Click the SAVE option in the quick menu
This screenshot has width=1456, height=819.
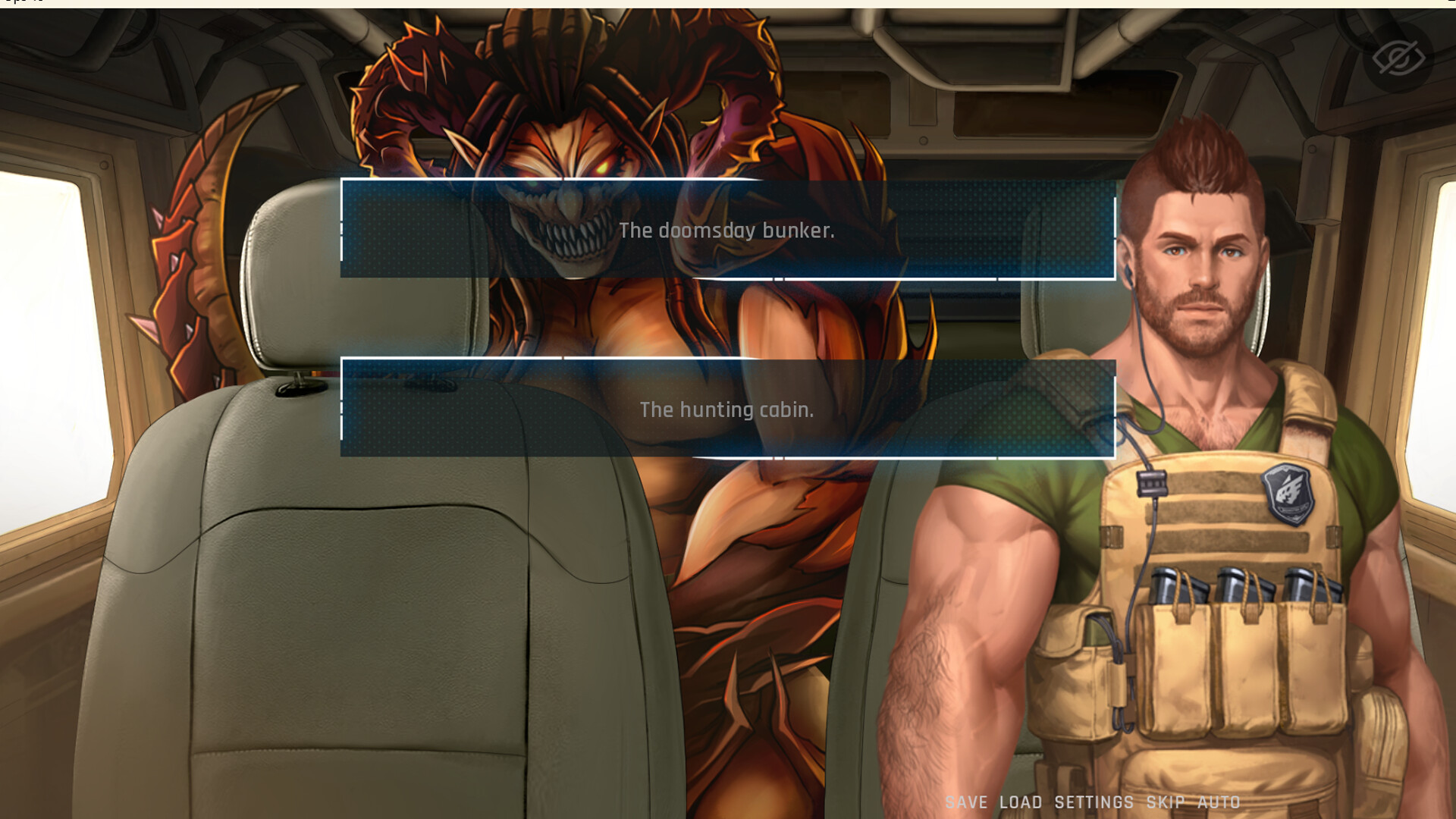(967, 802)
